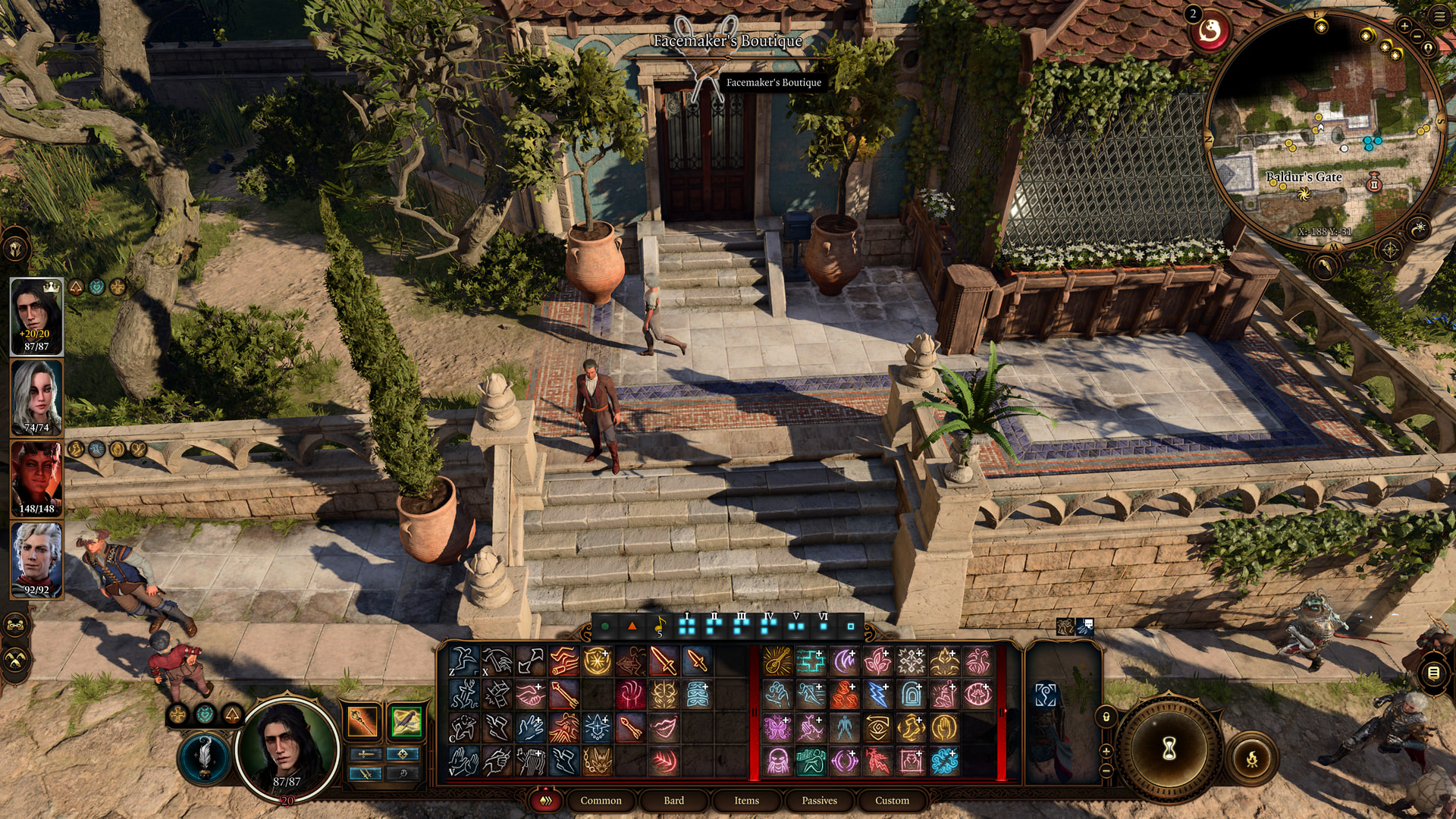This screenshot has height=819, width=1456.
Task: Show the Passives hotbar tab
Action: (x=819, y=800)
